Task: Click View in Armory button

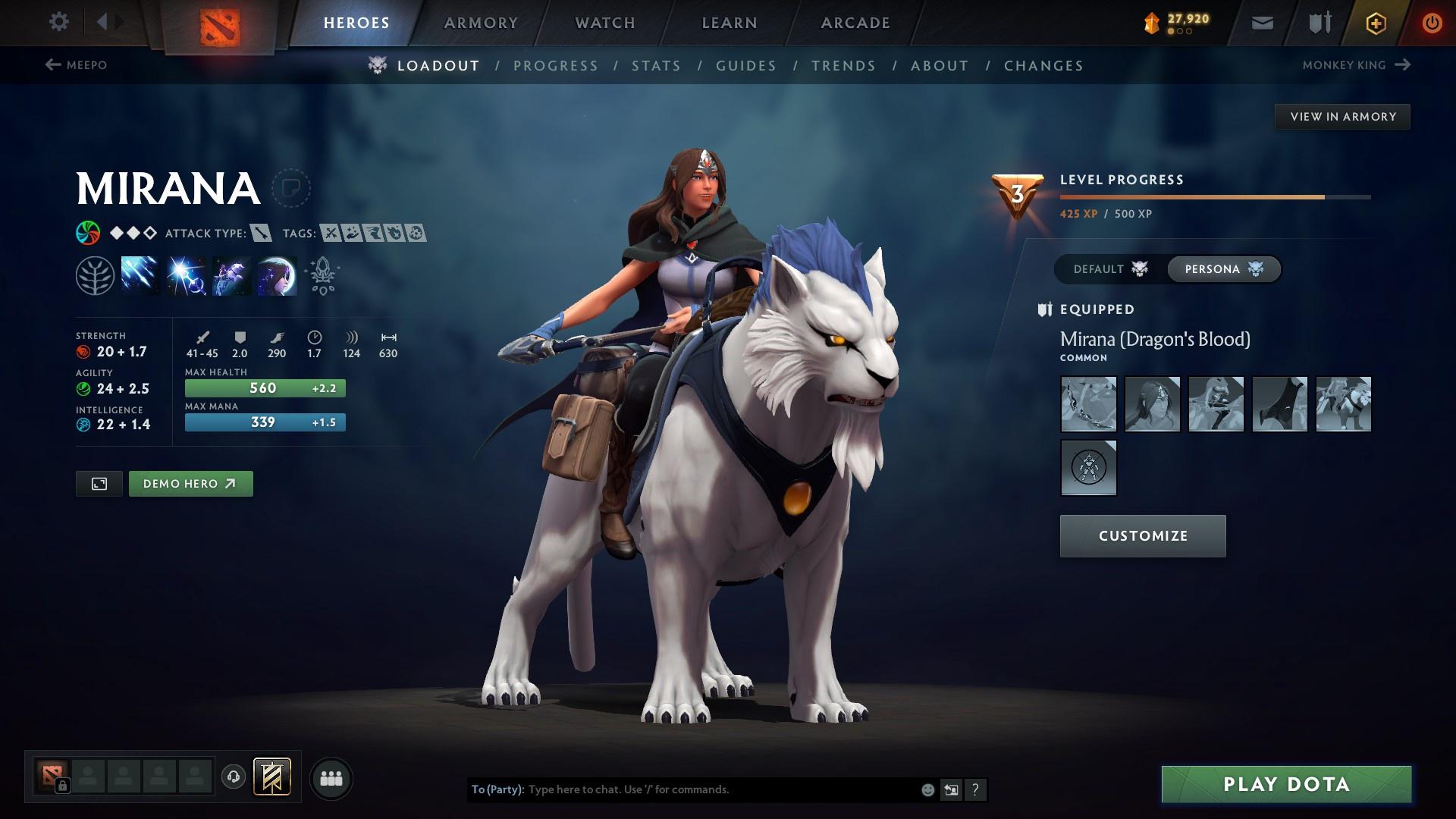Action: coord(1342,117)
